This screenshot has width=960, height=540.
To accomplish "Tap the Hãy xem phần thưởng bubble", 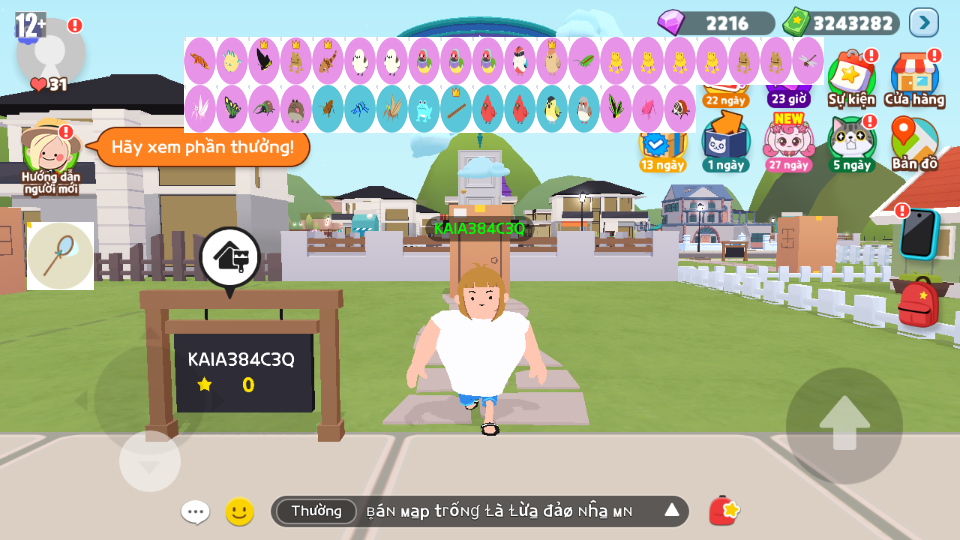I will coord(202,148).
